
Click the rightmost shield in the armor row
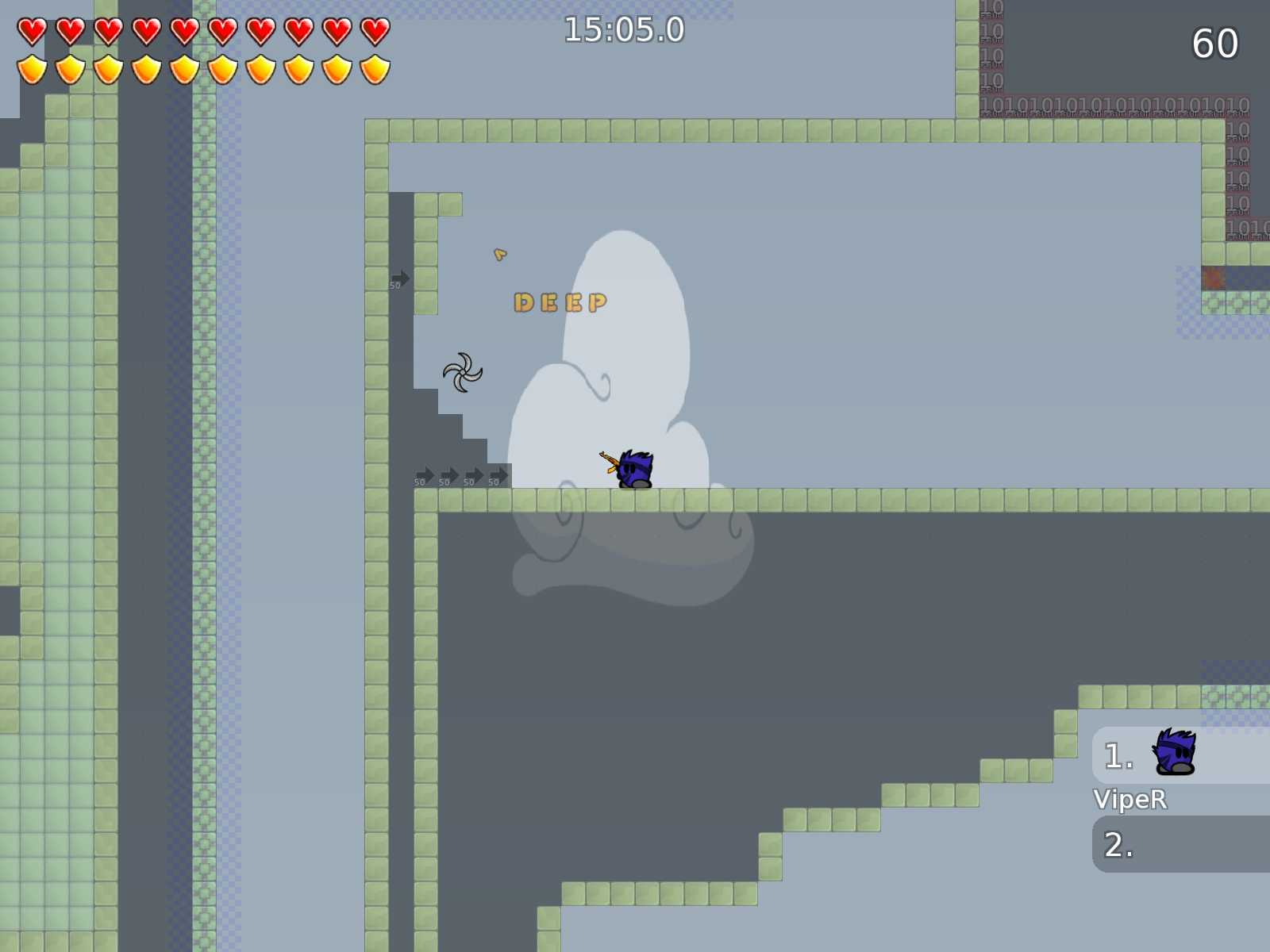pos(373,70)
